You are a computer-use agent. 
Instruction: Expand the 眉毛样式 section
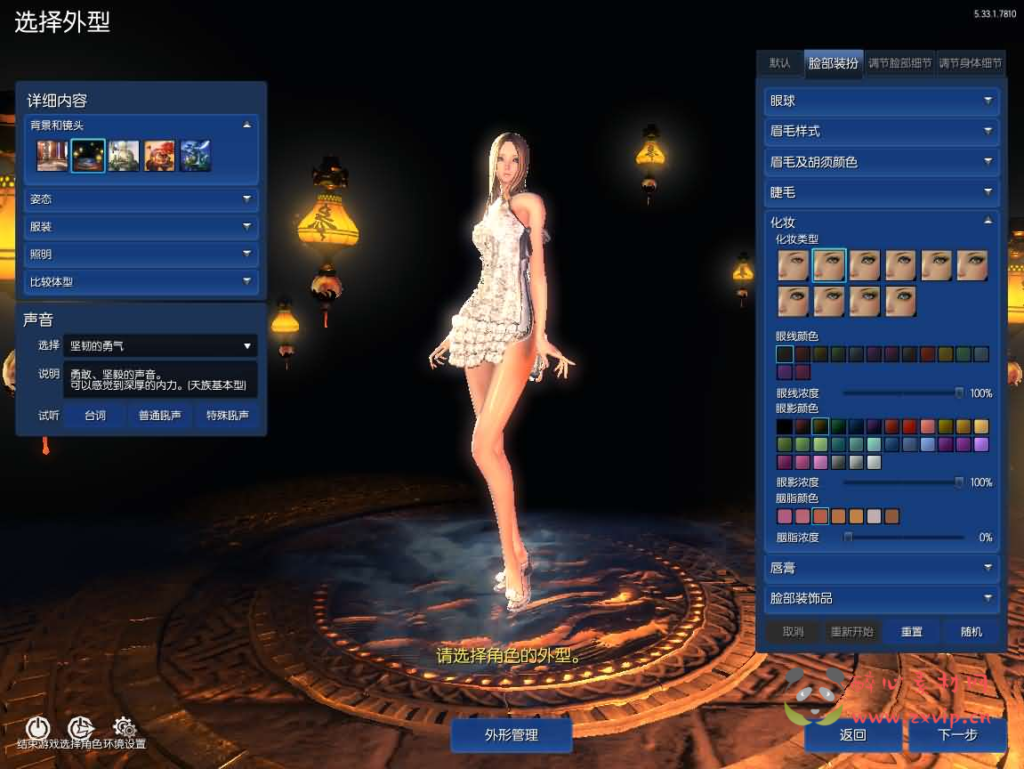coord(880,131)
